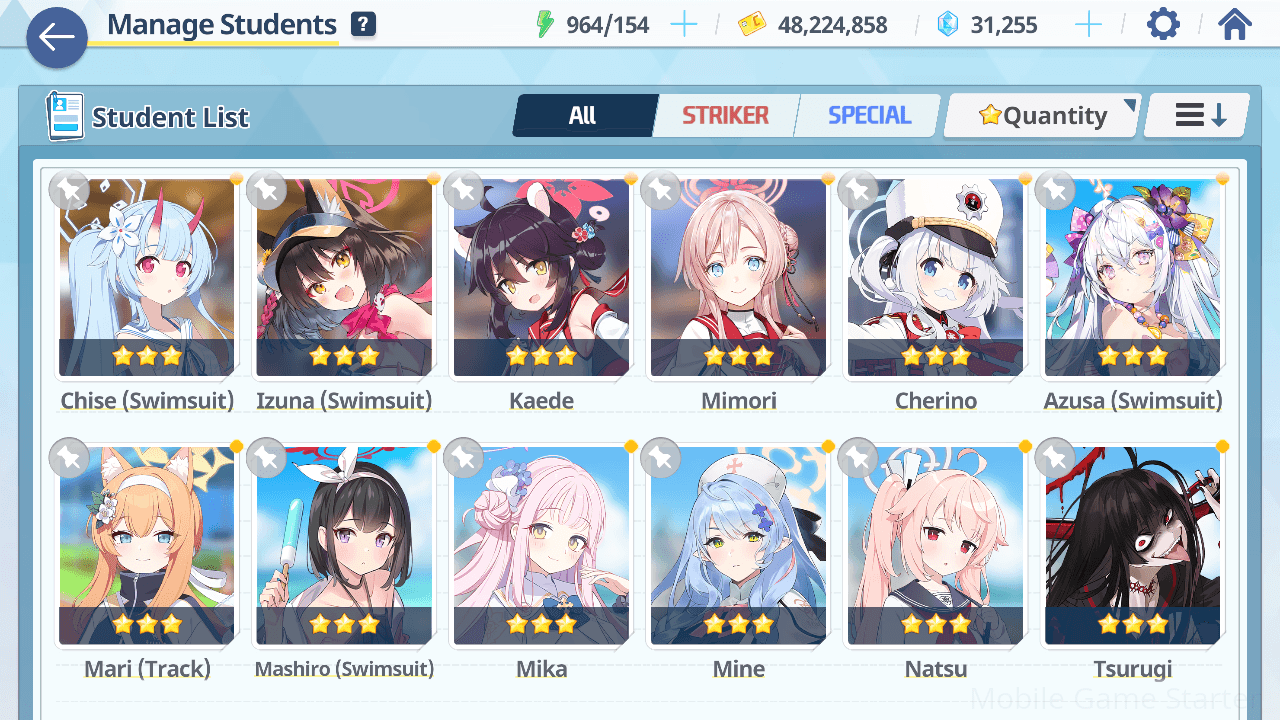Open Mari (Track) student card

tap(147, 546)
